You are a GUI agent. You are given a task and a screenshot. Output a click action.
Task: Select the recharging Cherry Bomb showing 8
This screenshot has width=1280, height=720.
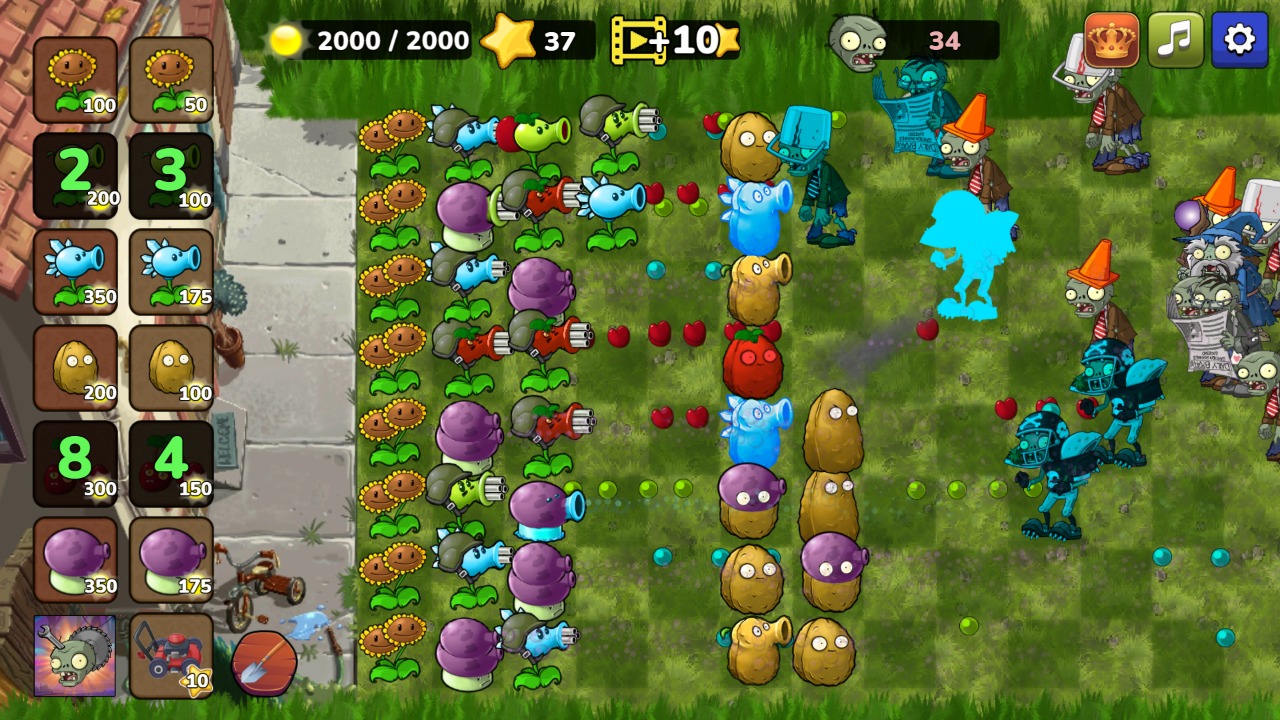pos(75,460)
